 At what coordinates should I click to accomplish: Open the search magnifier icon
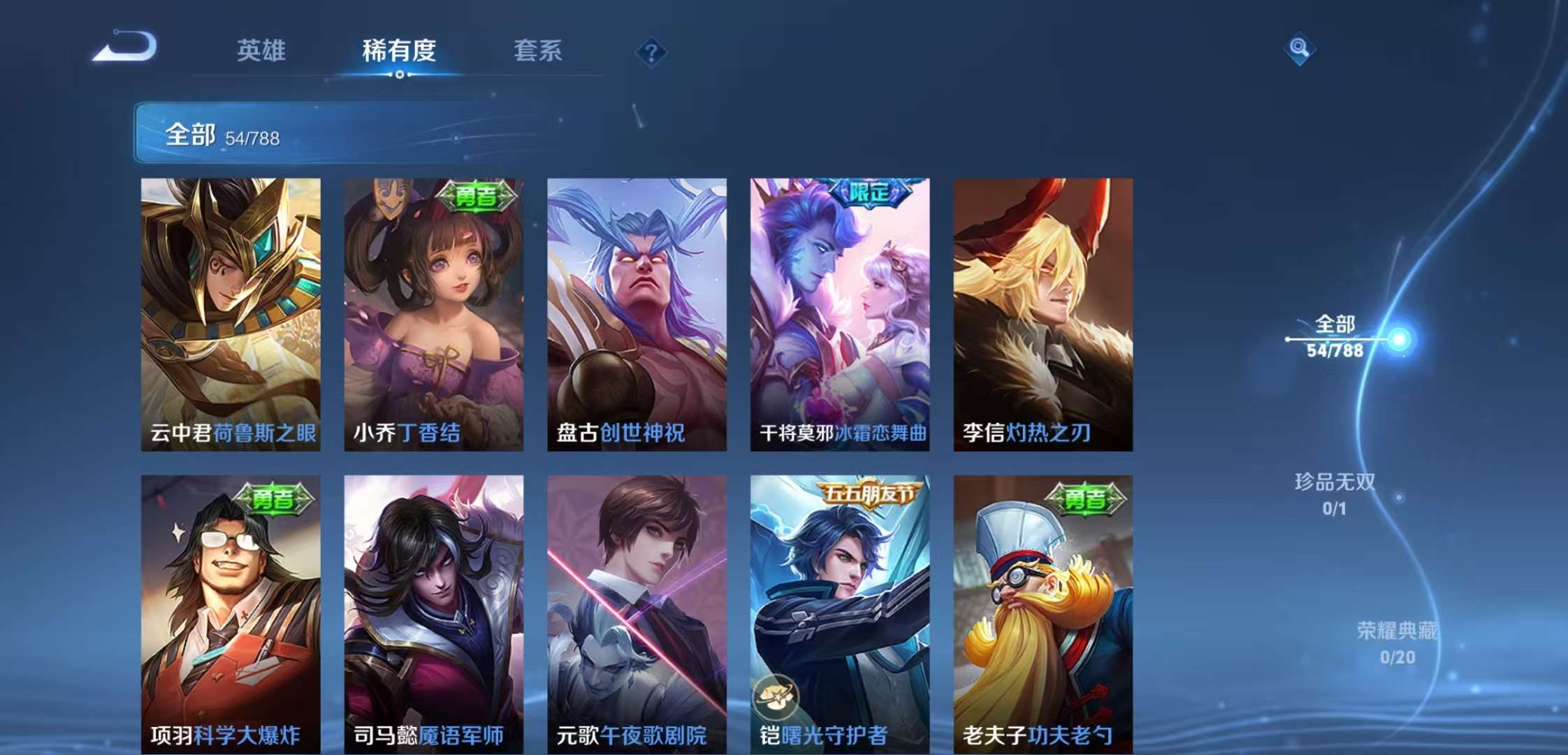[1299, 49]
